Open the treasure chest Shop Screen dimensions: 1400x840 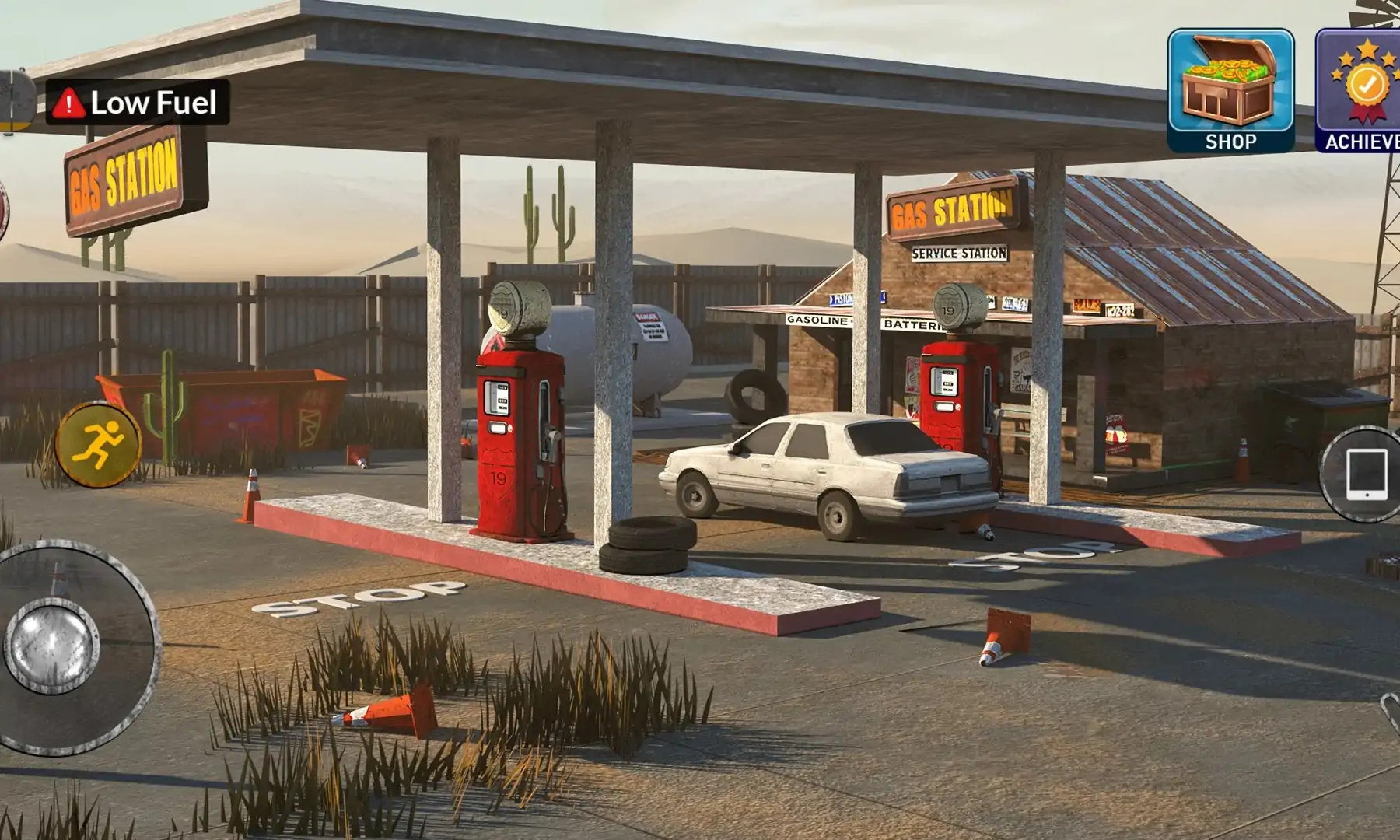1230,89
